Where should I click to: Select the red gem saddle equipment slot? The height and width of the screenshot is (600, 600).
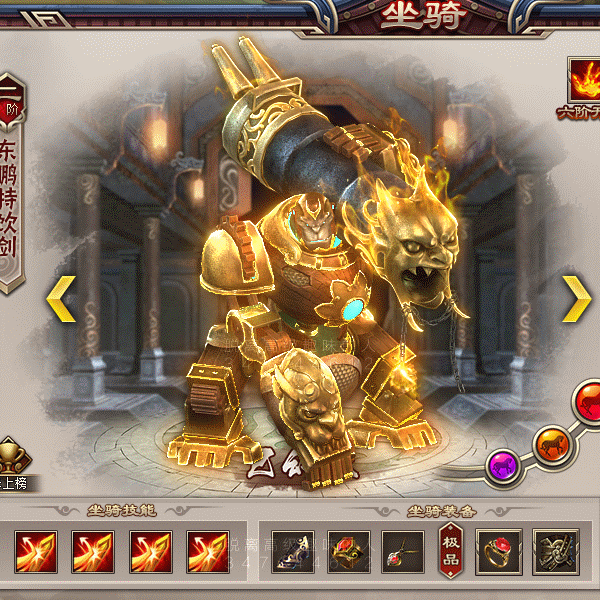tap(349, 551)
